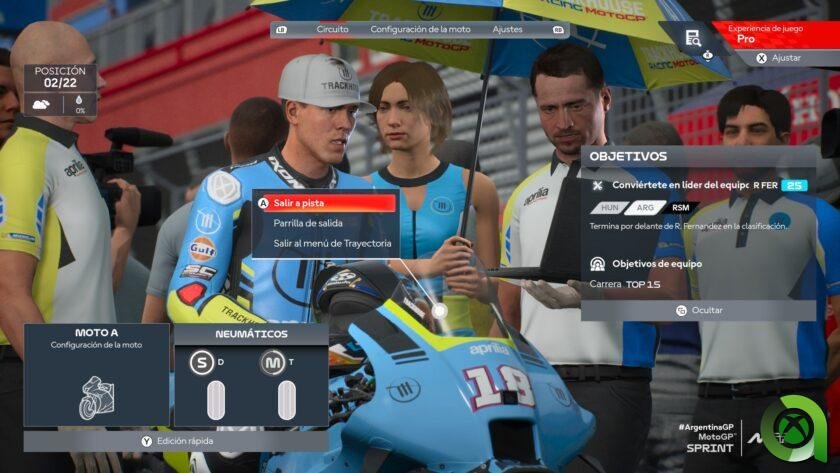Viewport: 840px width, 473px height.
Task: Select the HUN objective chip
Action: 608,207
